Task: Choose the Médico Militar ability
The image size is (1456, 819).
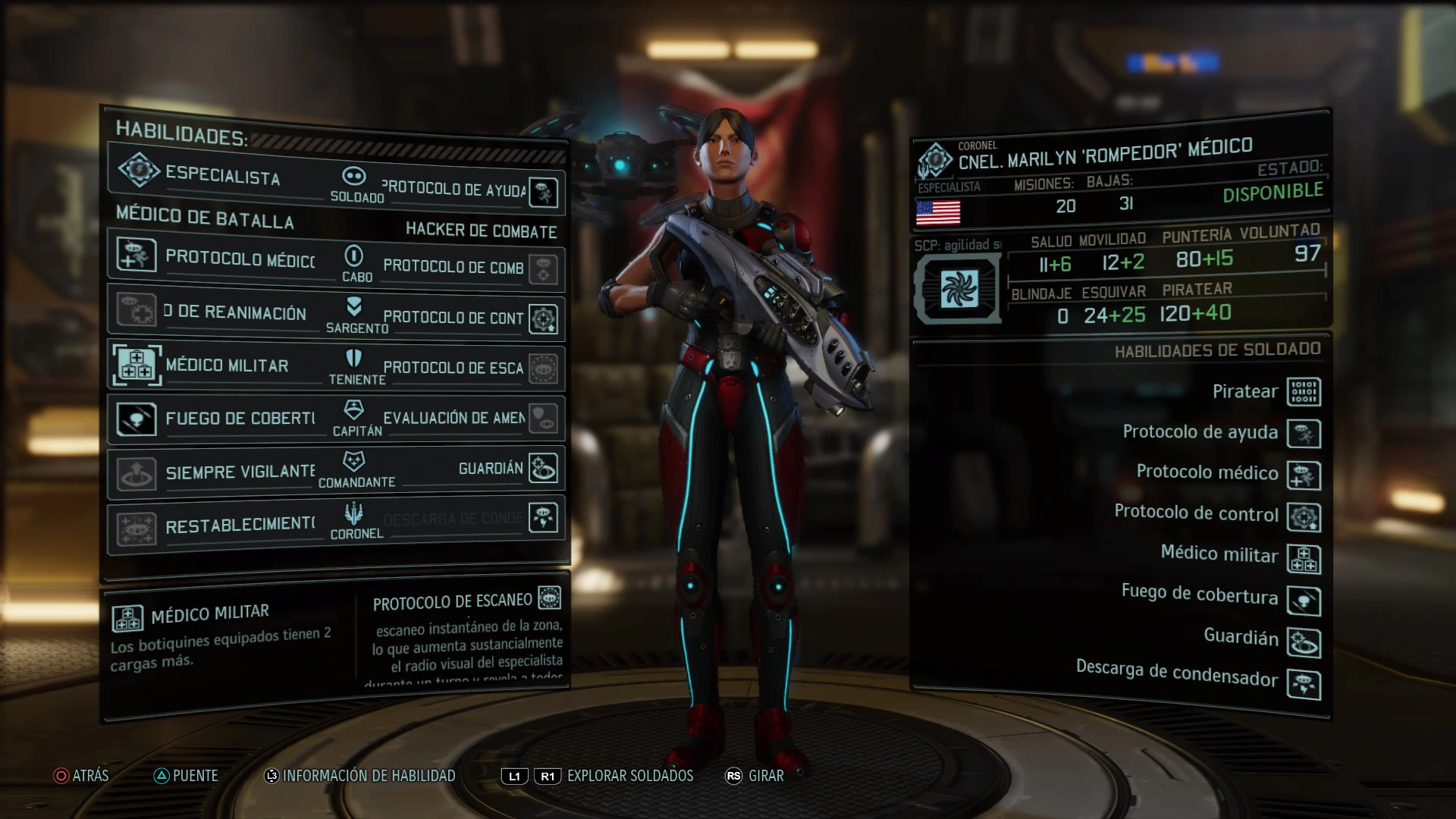Action: pyautogui.click(x=220, y=366)
